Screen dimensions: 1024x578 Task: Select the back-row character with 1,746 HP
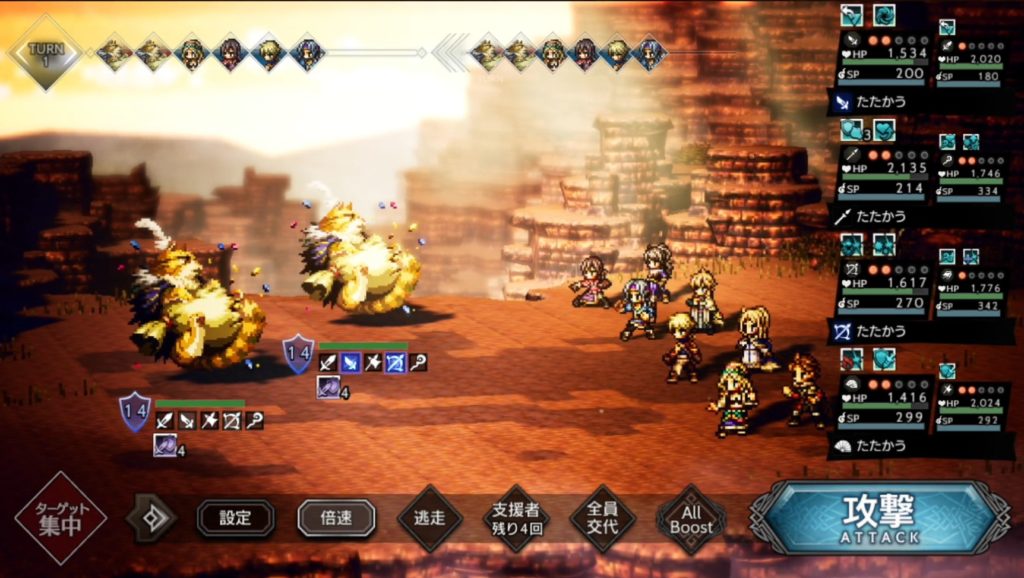[x=971, y=174]
